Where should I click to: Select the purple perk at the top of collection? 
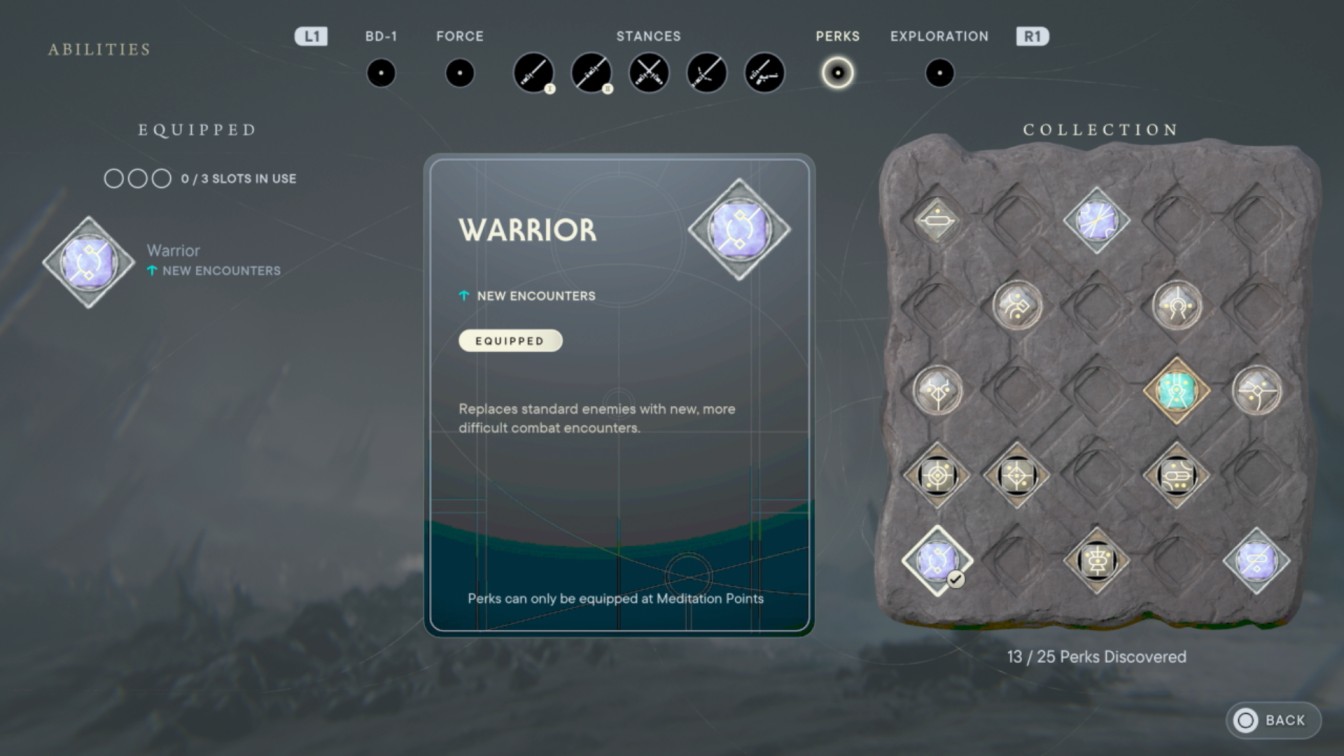point(1097,221)
